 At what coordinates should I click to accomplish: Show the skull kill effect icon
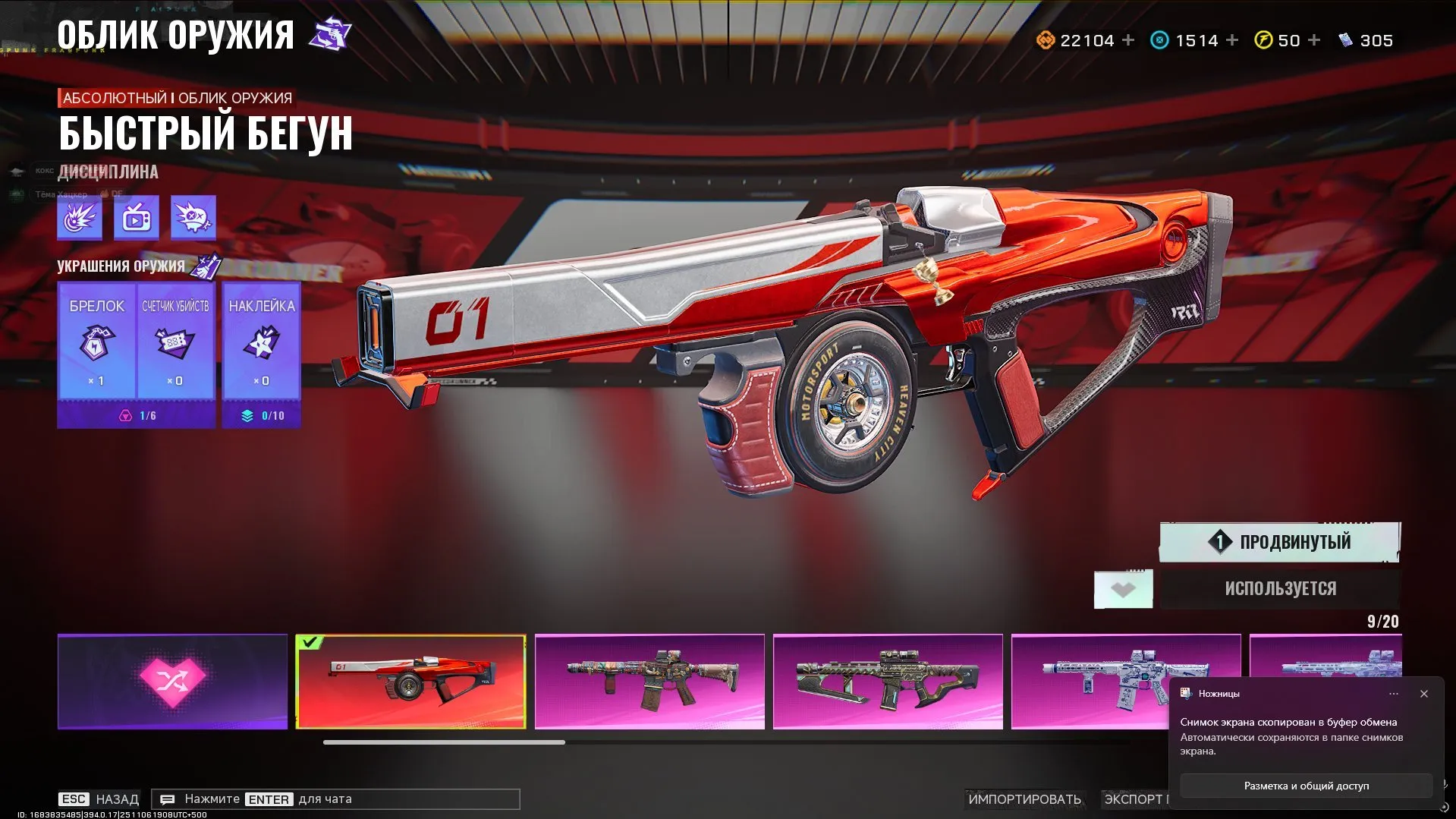click(193, 218)
